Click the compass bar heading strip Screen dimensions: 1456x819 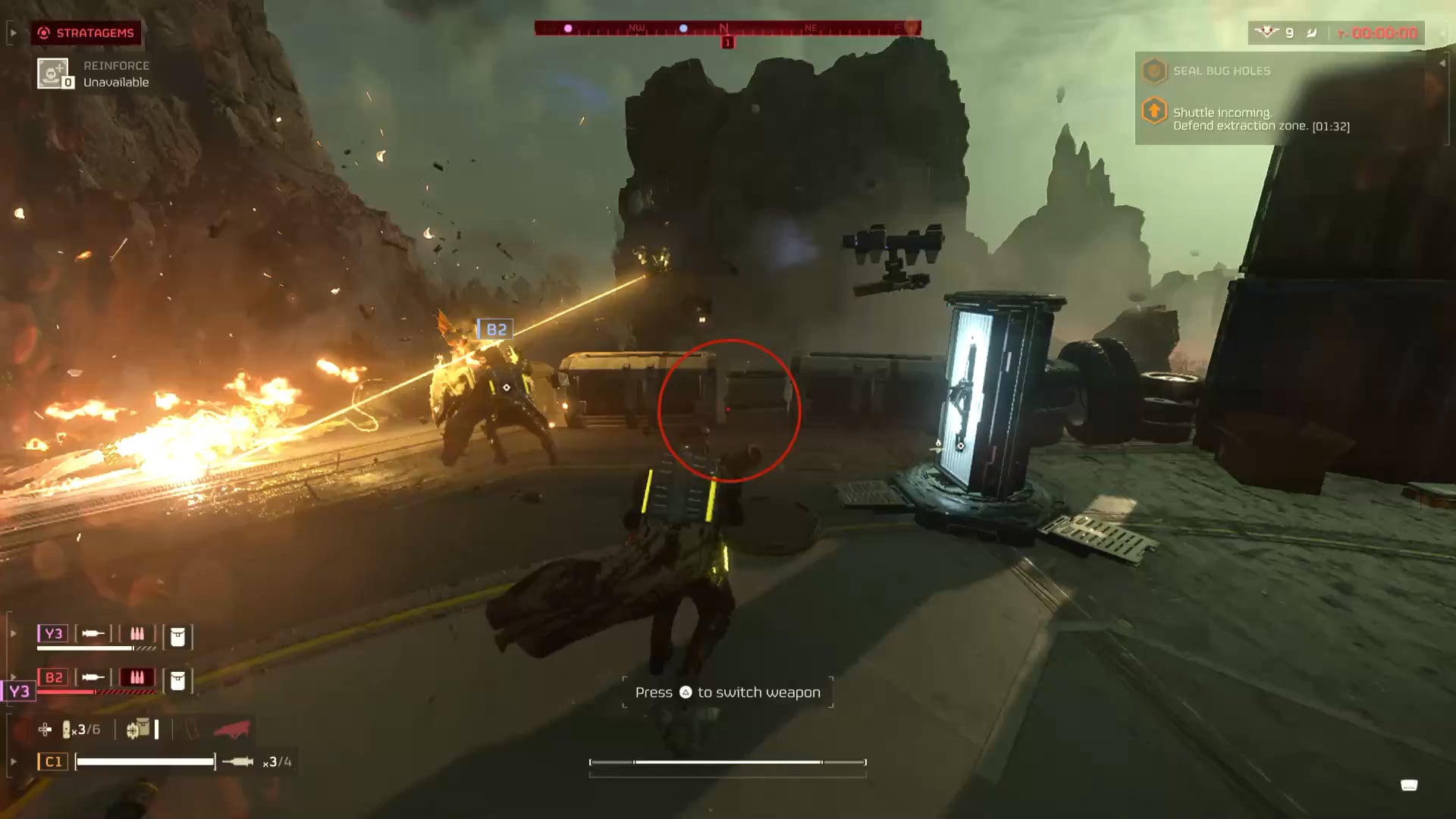727,28
